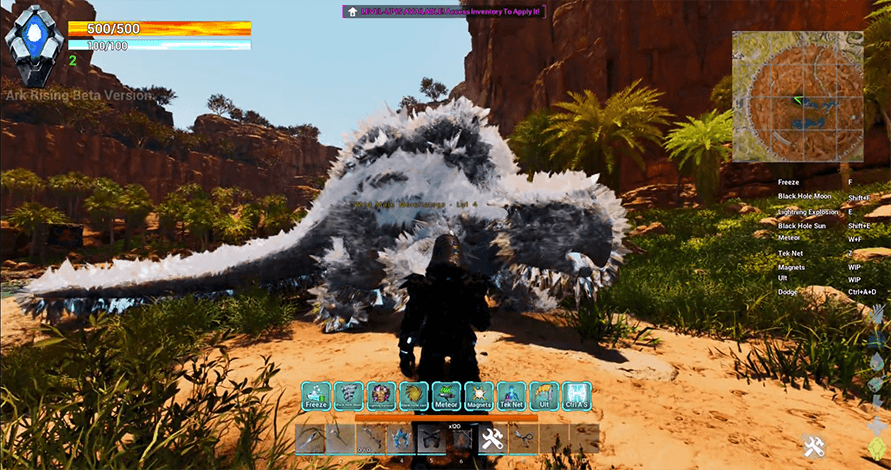
Task: Select the blue armor piece hotbar slot
Action: tap(403, 438)
